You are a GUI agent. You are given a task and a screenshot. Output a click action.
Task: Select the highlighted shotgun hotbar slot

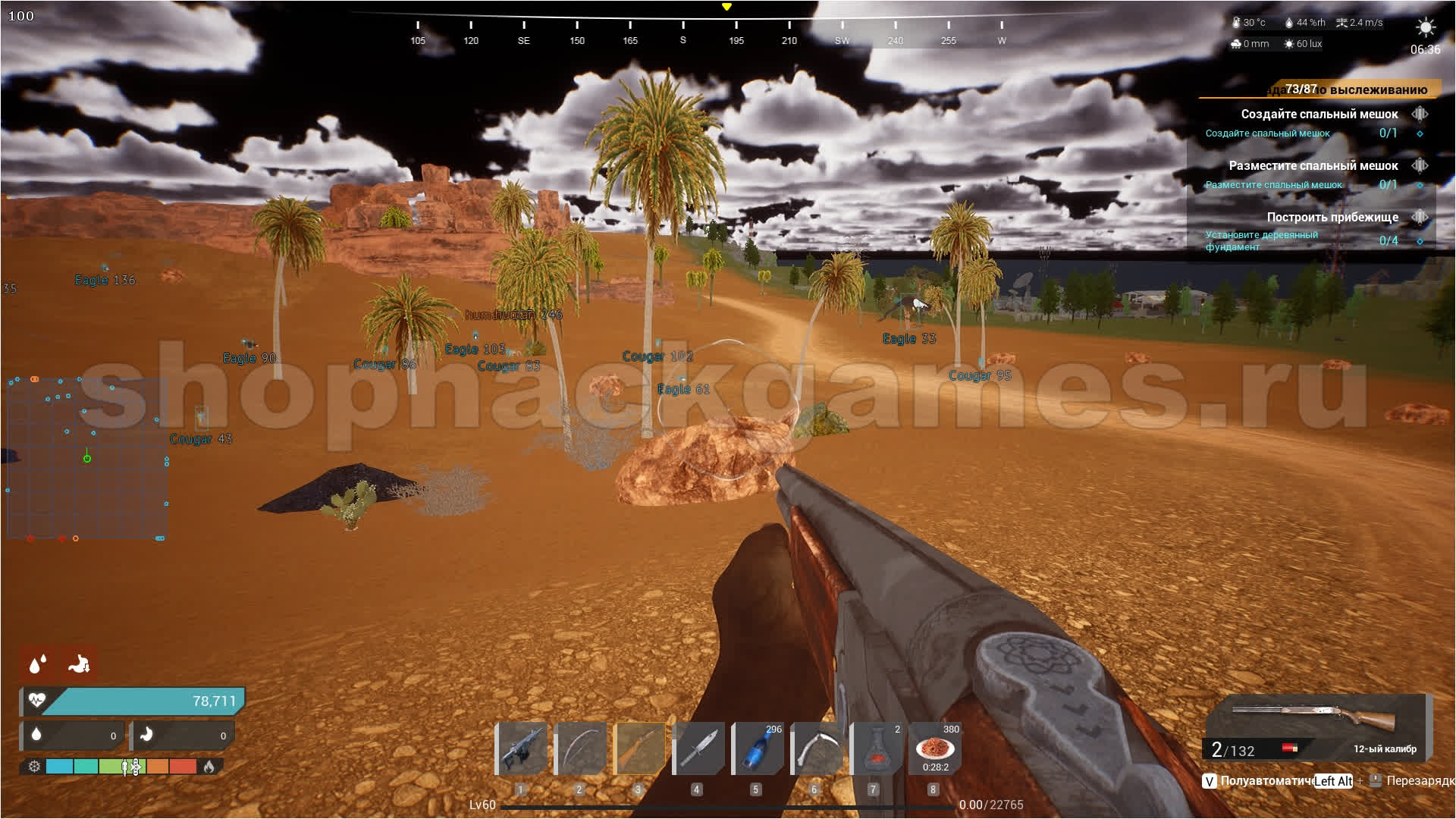pyautogui.click(x=639, y=748)
